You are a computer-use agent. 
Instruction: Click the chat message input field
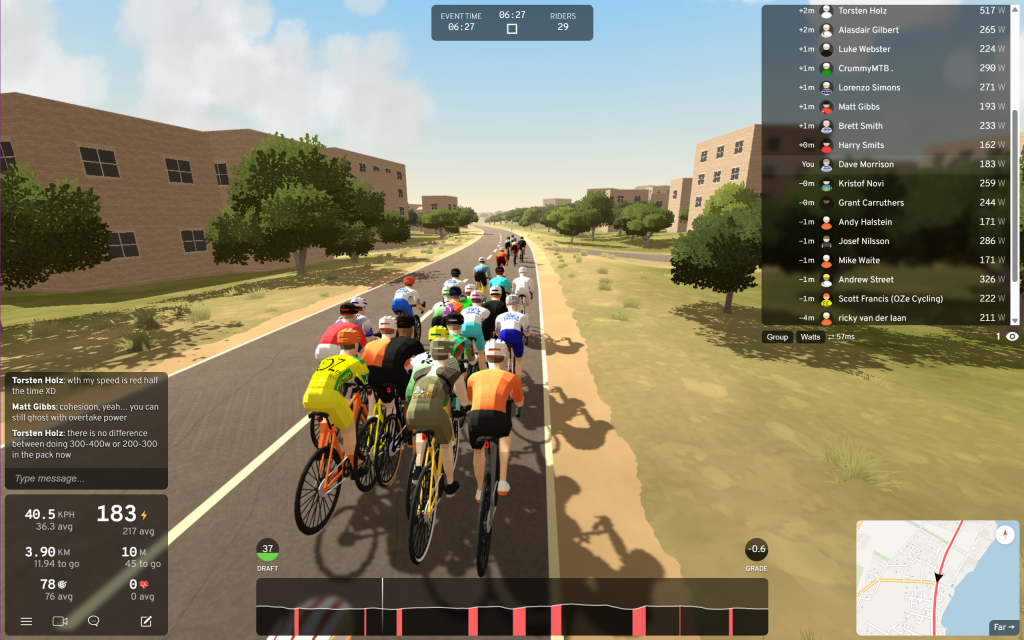[85, 479]
